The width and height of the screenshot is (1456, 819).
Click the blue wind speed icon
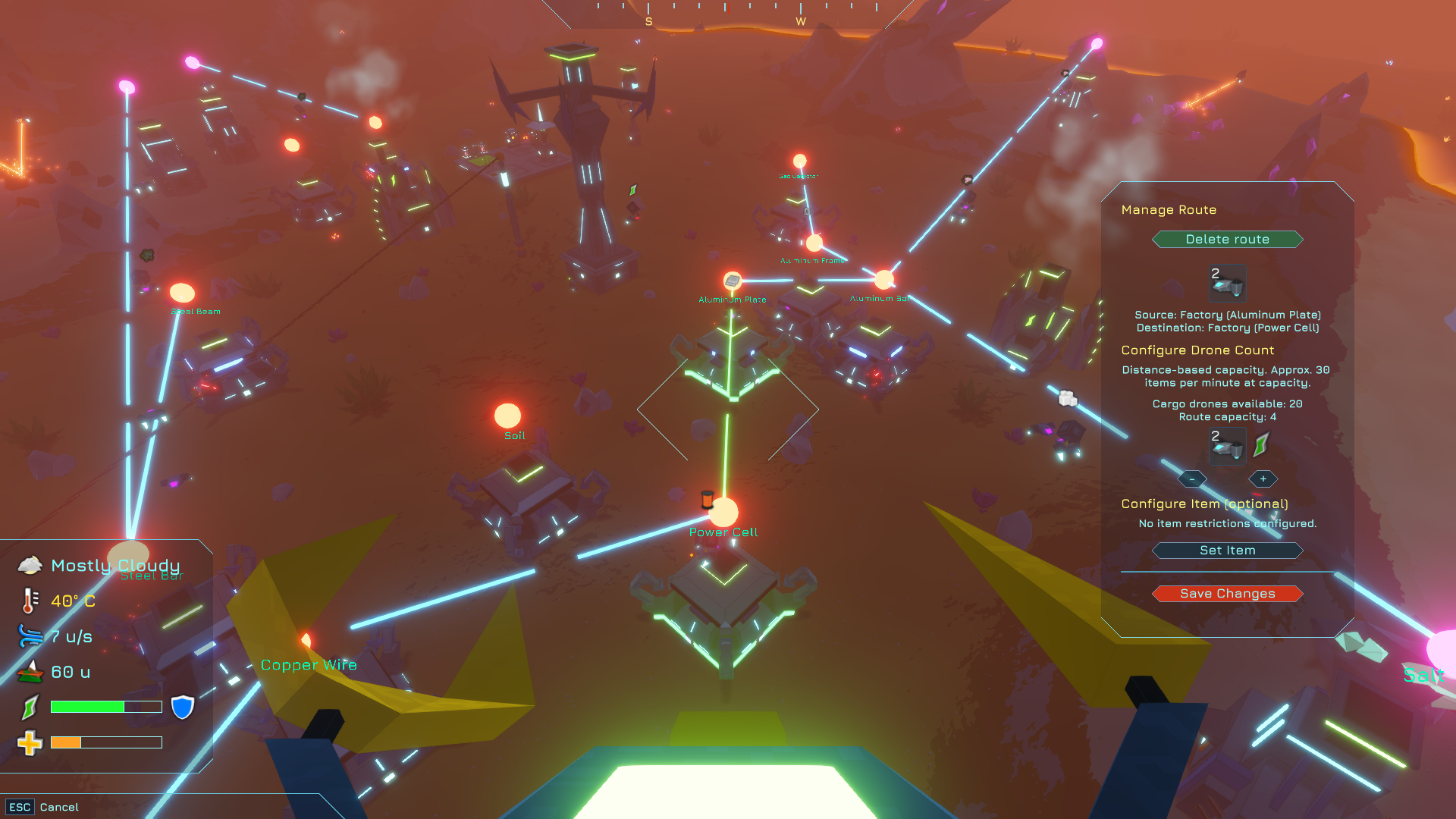click(x=29, y=637)
